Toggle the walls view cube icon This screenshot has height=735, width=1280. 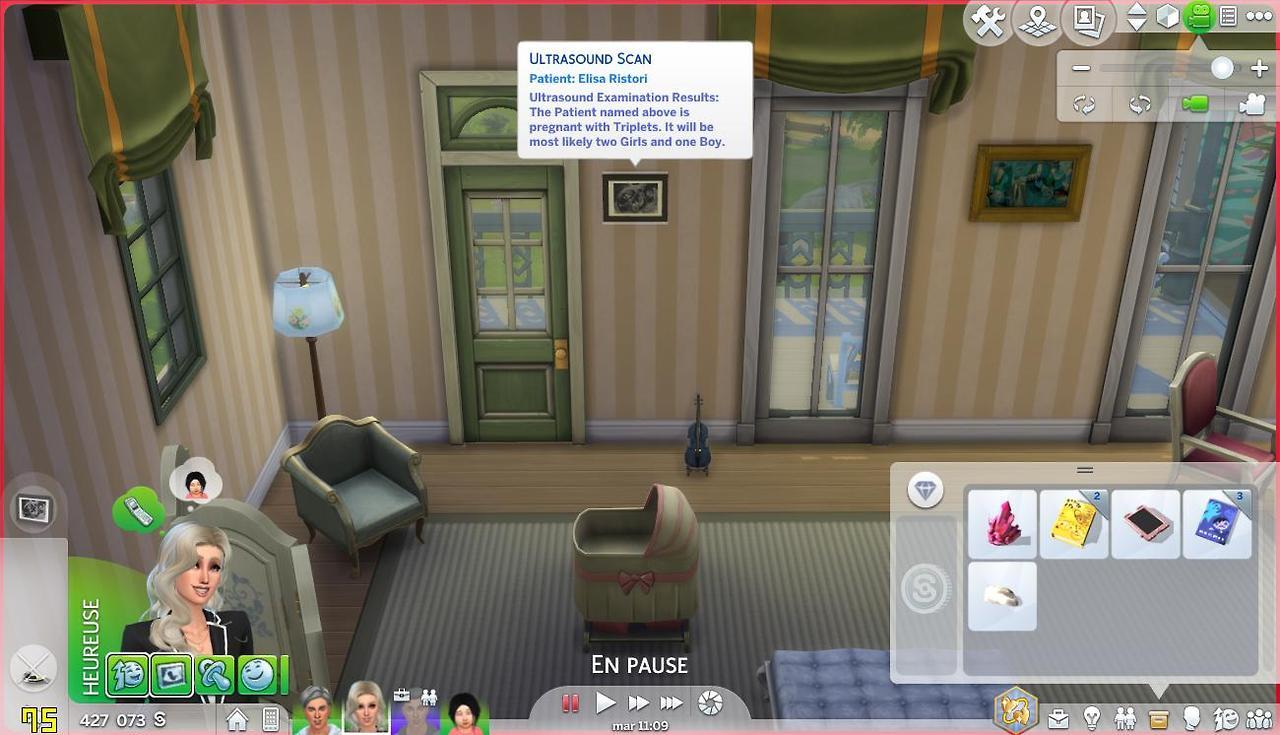click(x=1167, y=17)
